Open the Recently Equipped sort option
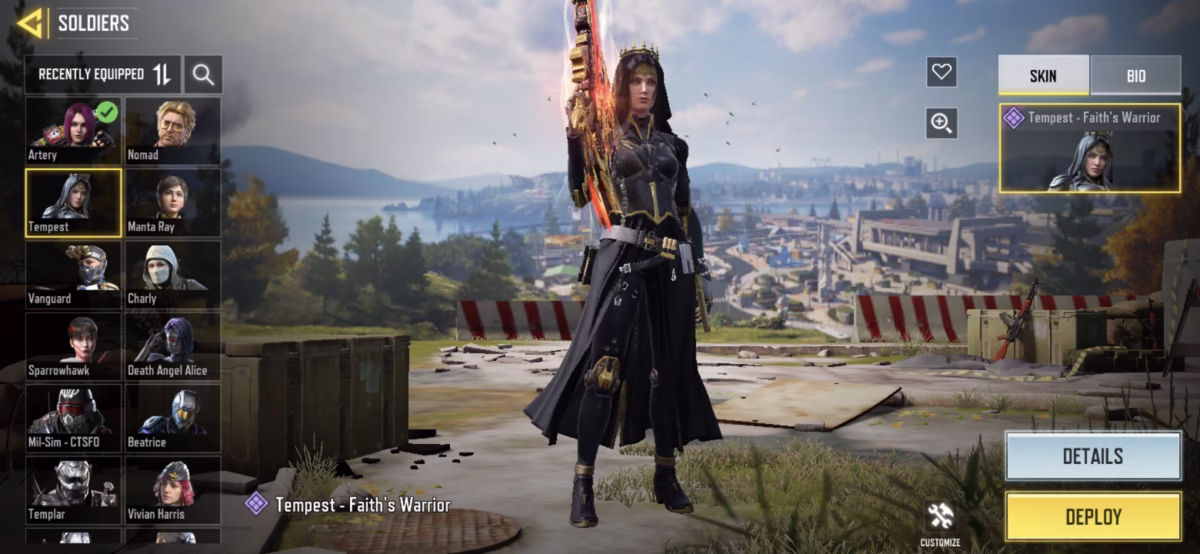Viewport: 1200px width, 554px height. [x=103, y=74]
